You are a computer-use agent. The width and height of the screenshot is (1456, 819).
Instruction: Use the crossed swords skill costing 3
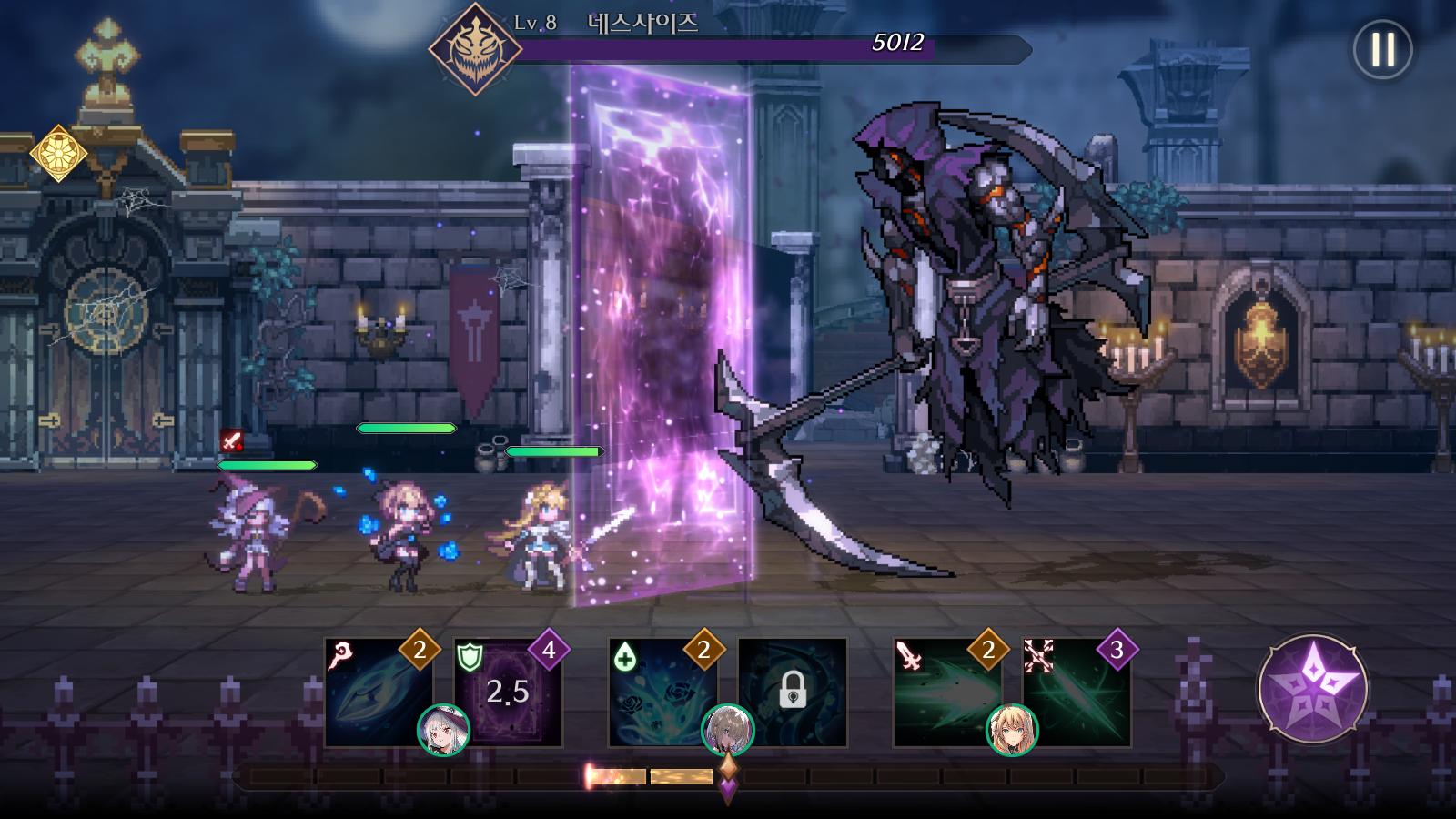click(x=1077, y=693)
